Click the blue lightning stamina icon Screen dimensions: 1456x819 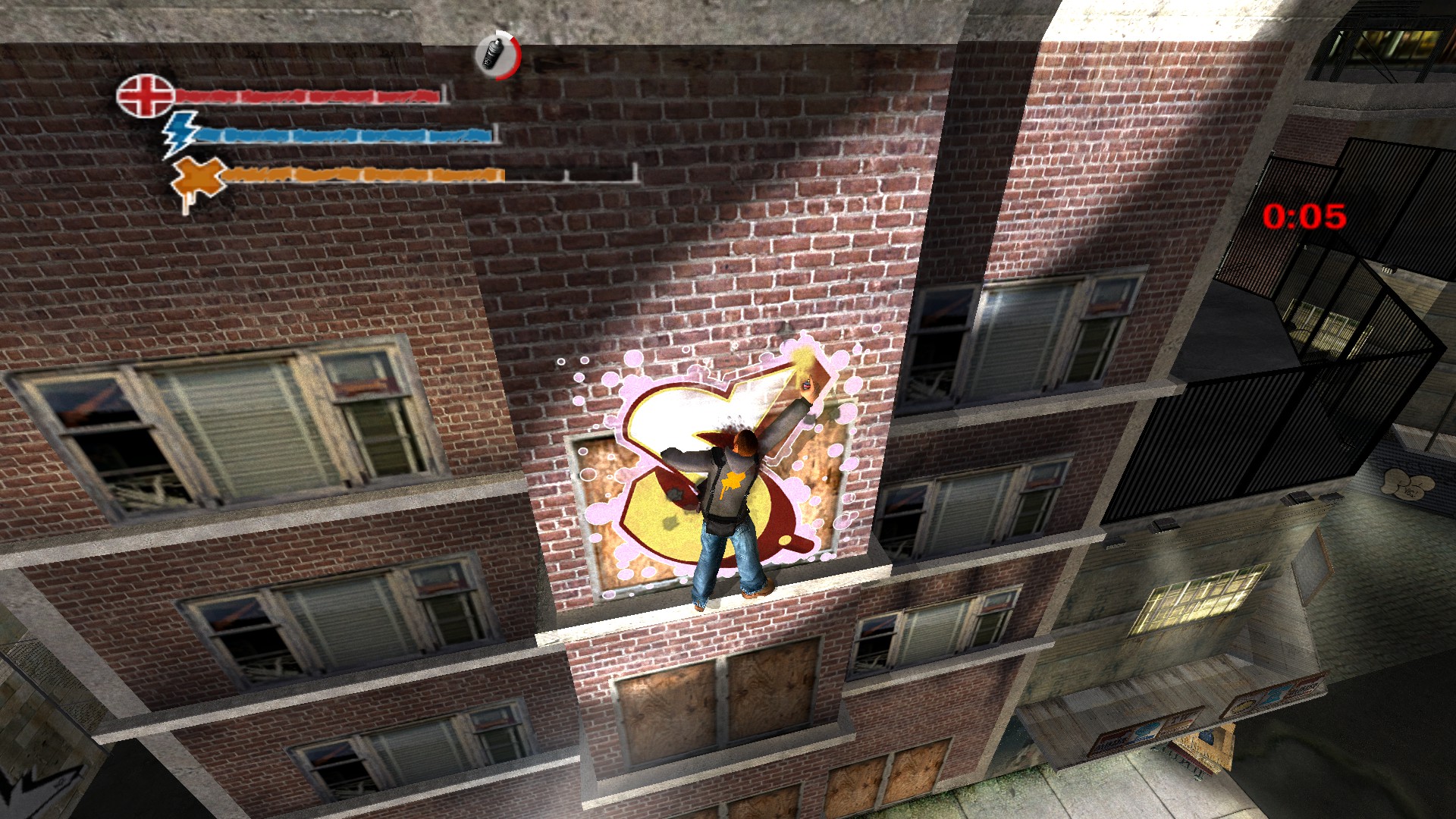click(x=182, y=134)
